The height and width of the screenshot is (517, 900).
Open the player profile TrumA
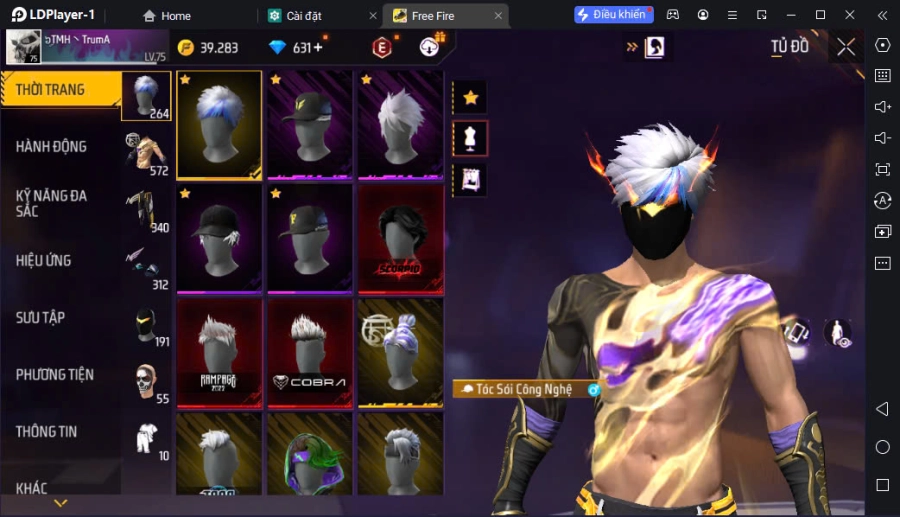(85, 46)
